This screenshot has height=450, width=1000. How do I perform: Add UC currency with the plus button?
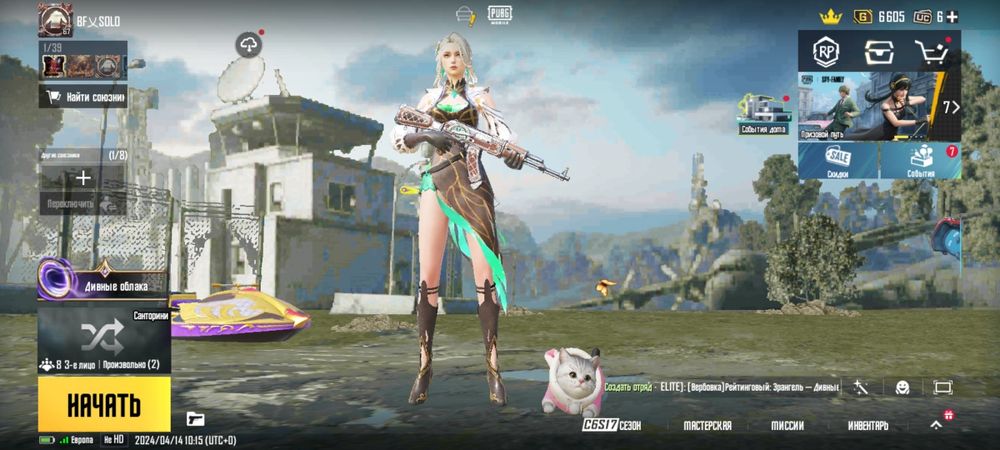tap(952, 16)
